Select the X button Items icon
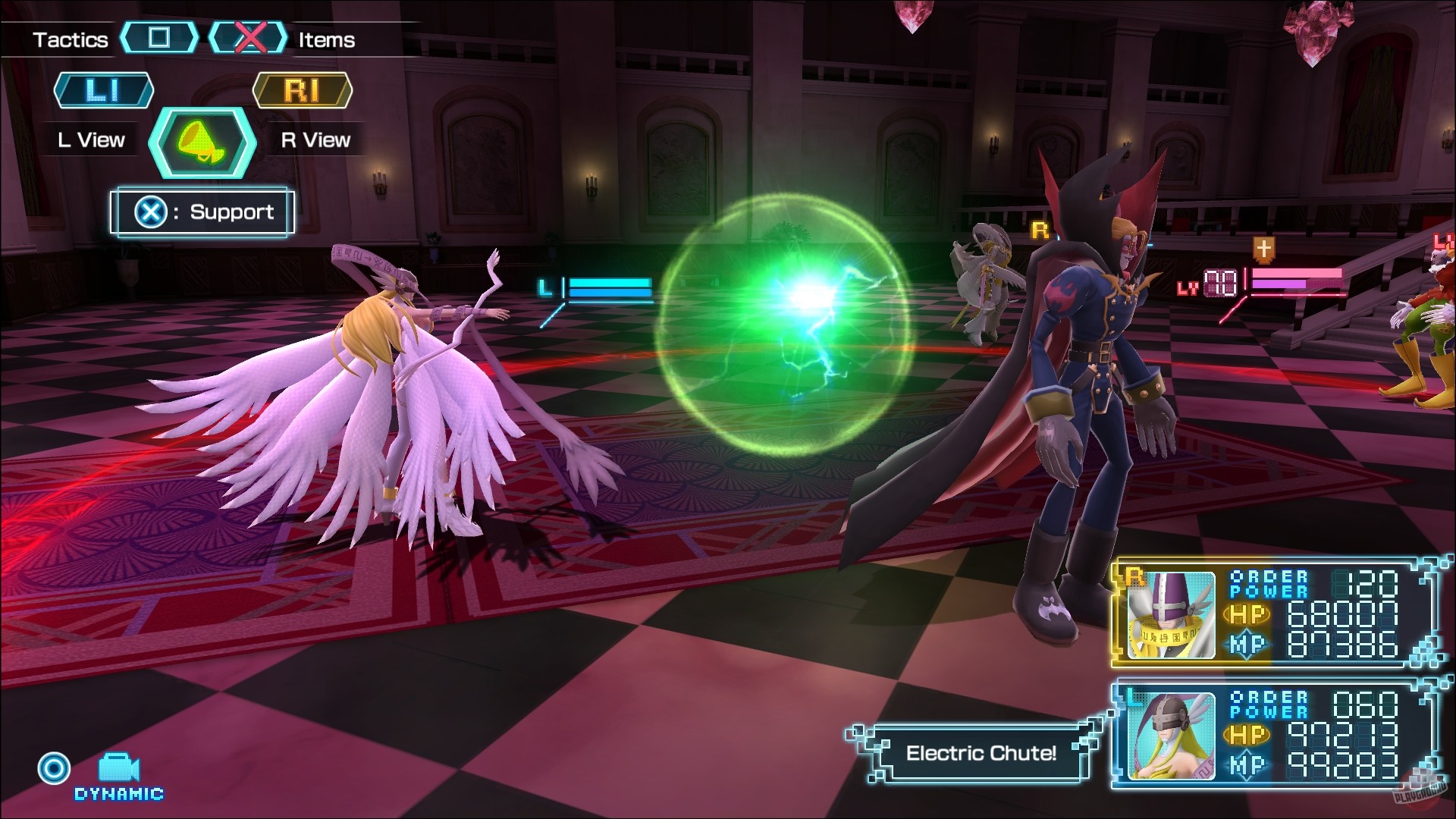 pyautogui.click(x=250, y=39)
